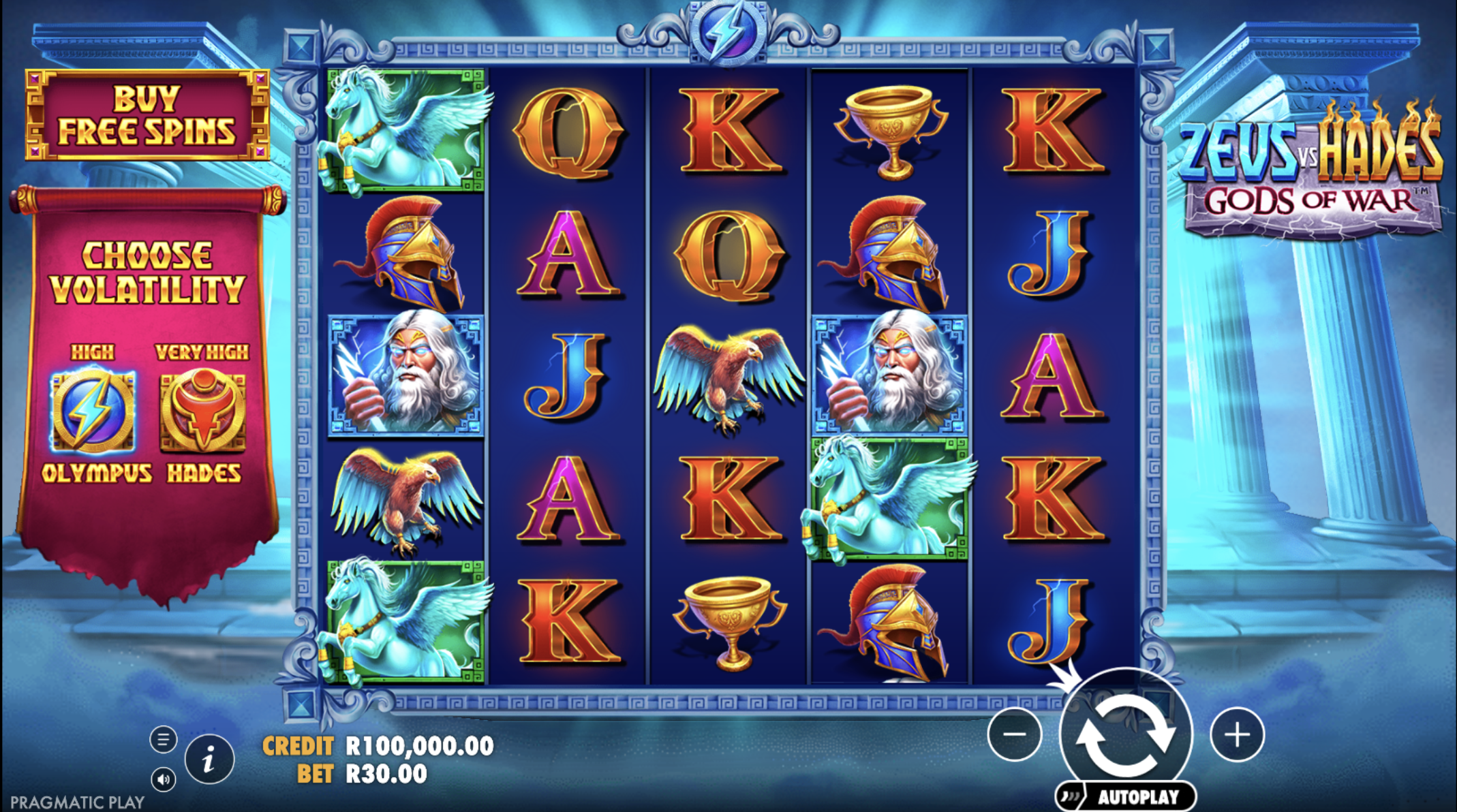The image size is (1457, 812).
Task: Open the Autoplay settings
Action: pyautogui.click(x=1126, y=796)
